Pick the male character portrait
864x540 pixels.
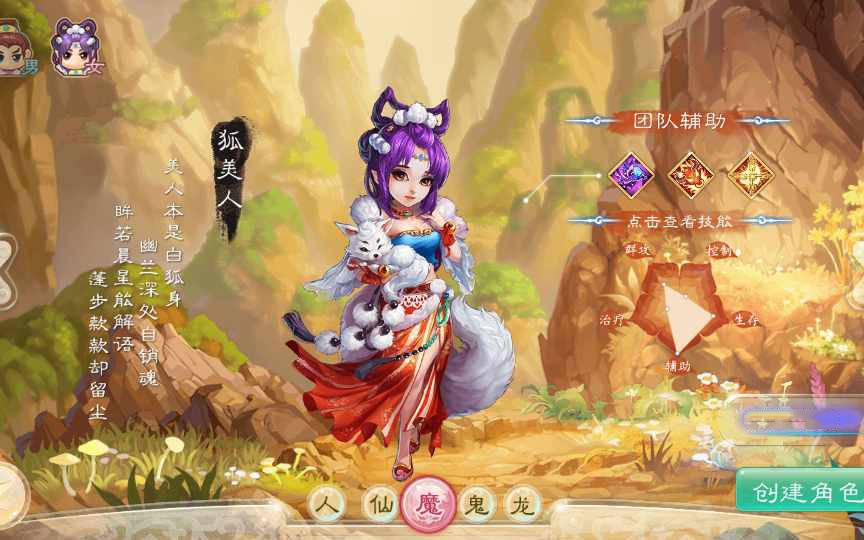[x=14, y=49]
